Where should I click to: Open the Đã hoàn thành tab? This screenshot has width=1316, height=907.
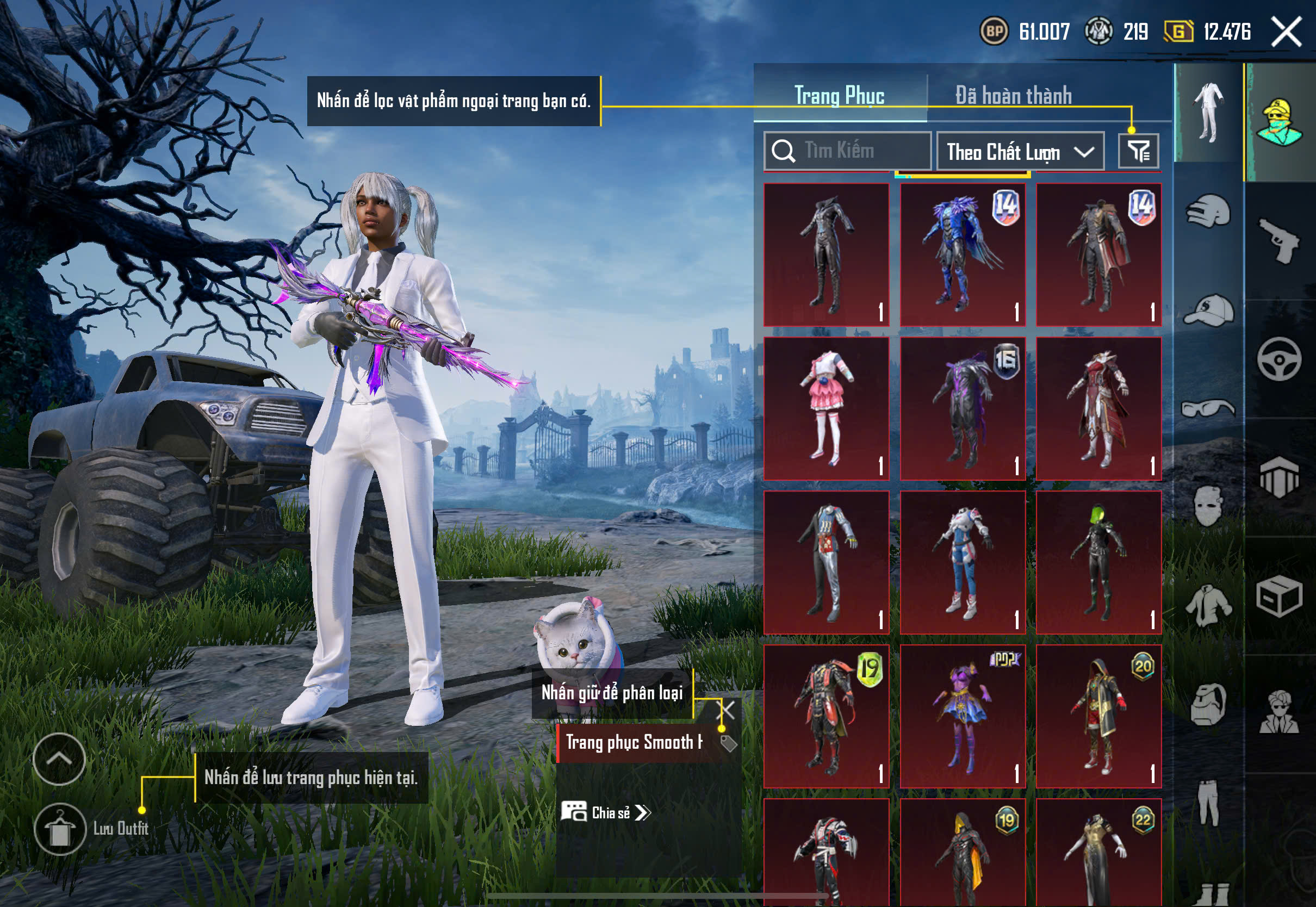coord(1013,95)
